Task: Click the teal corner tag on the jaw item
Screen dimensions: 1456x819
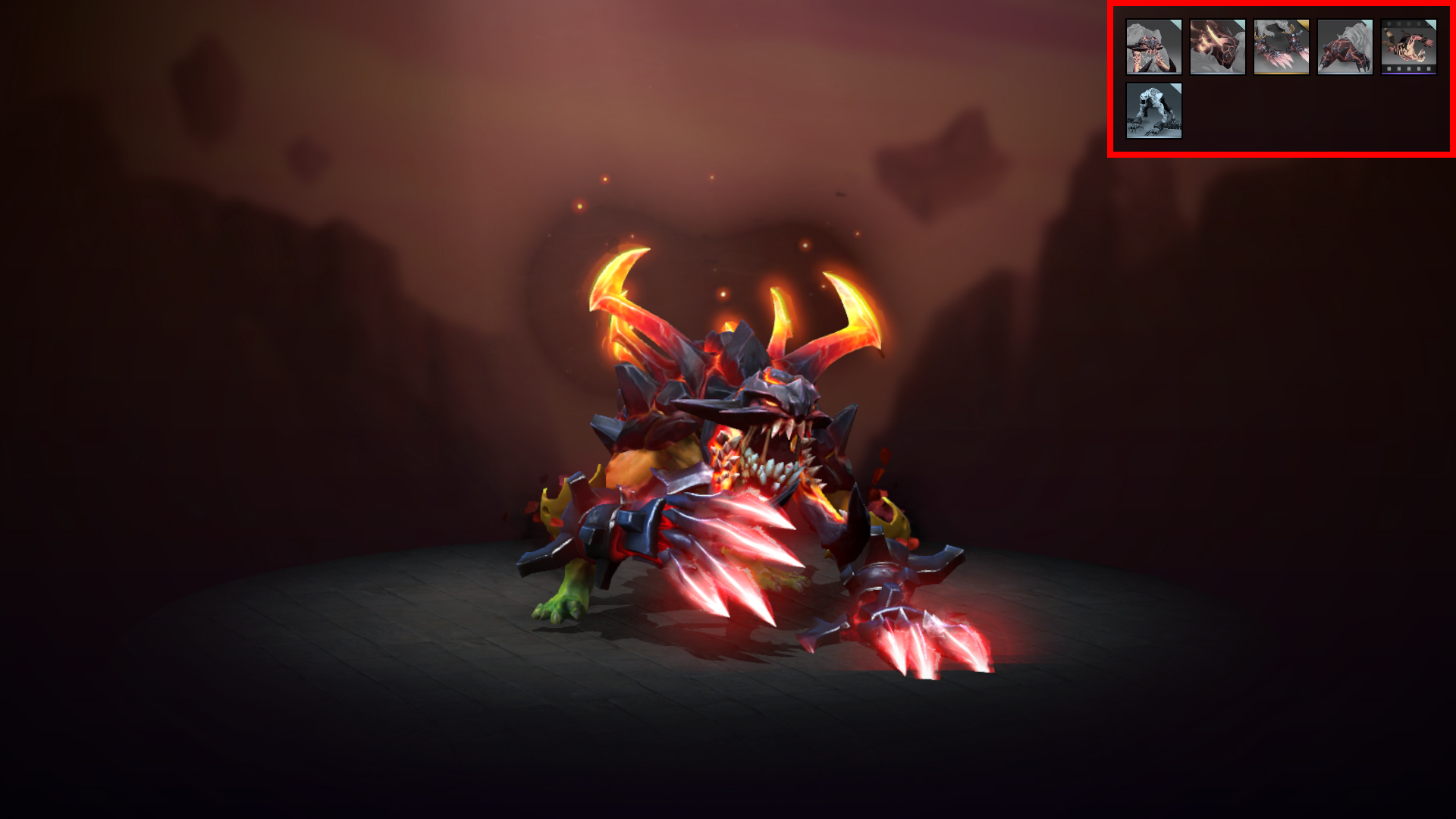Action: click(1177, 21)
